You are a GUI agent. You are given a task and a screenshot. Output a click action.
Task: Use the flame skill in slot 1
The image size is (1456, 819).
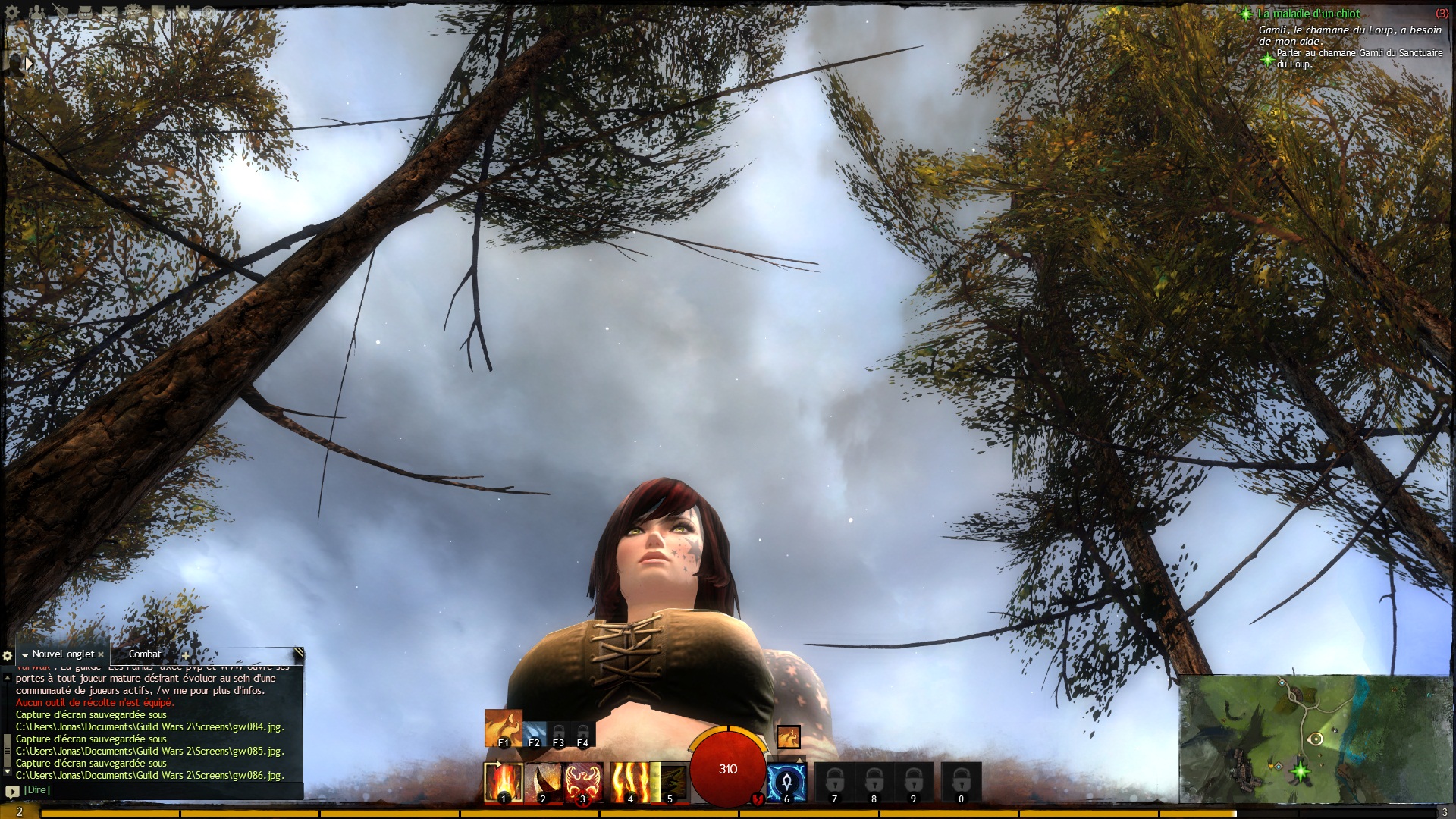tap(504, 782)
